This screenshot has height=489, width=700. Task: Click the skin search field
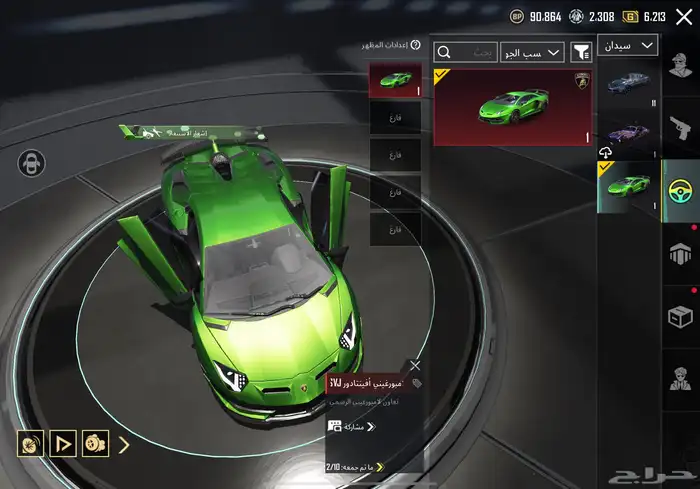click(x=465, y=52)
